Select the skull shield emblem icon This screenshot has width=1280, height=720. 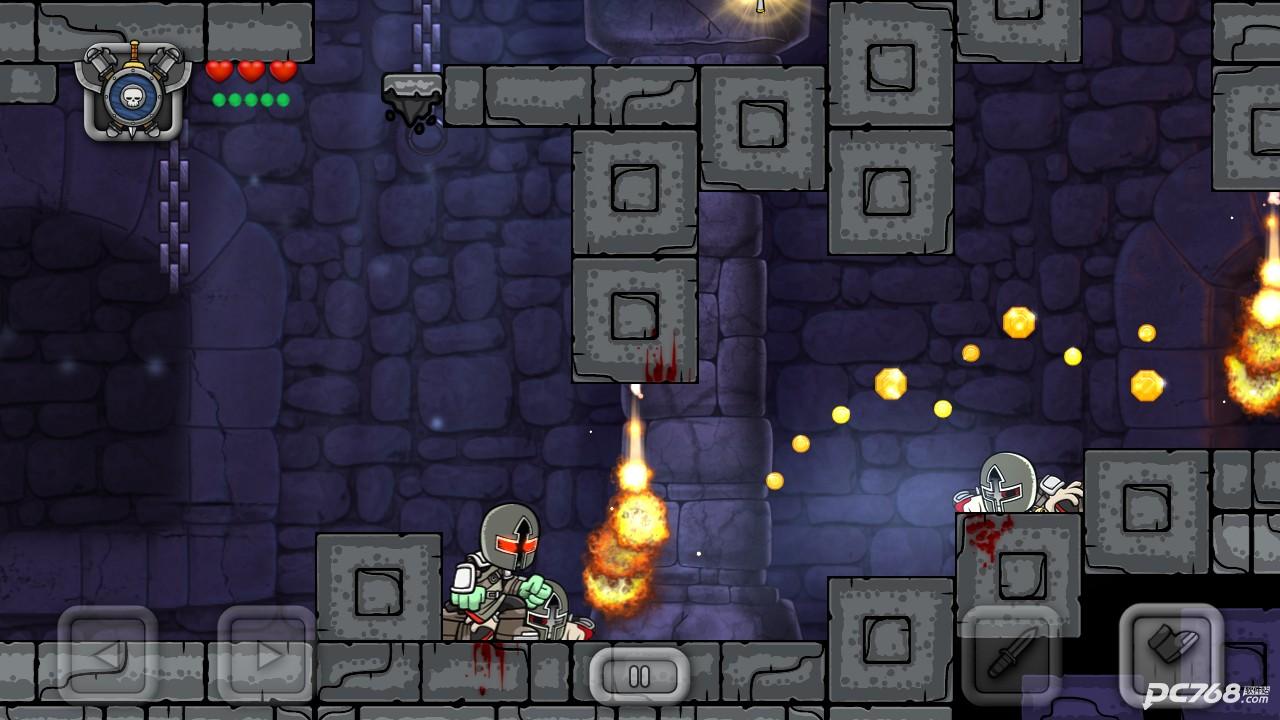(132, 92)
